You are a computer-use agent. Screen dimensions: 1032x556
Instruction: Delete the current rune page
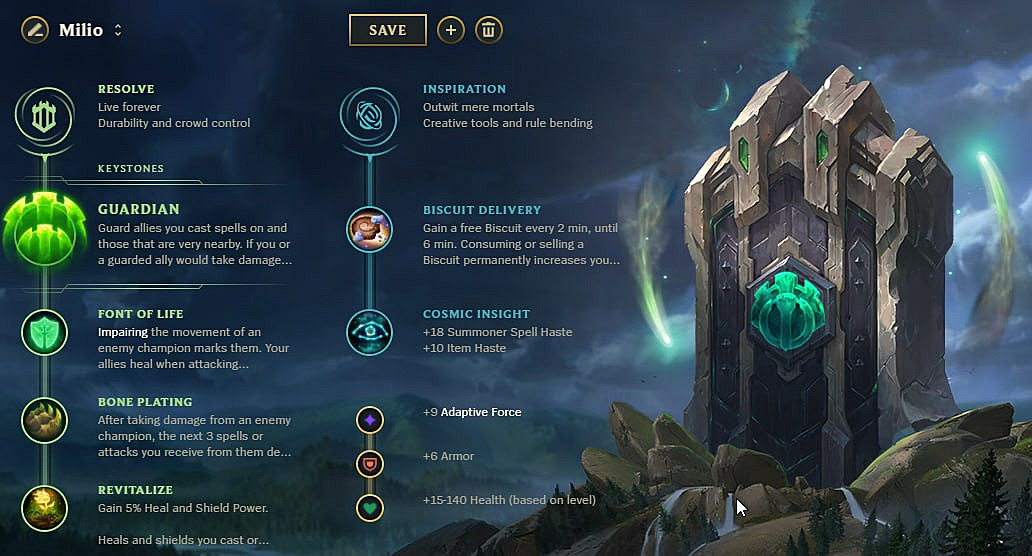click(489, 30)
